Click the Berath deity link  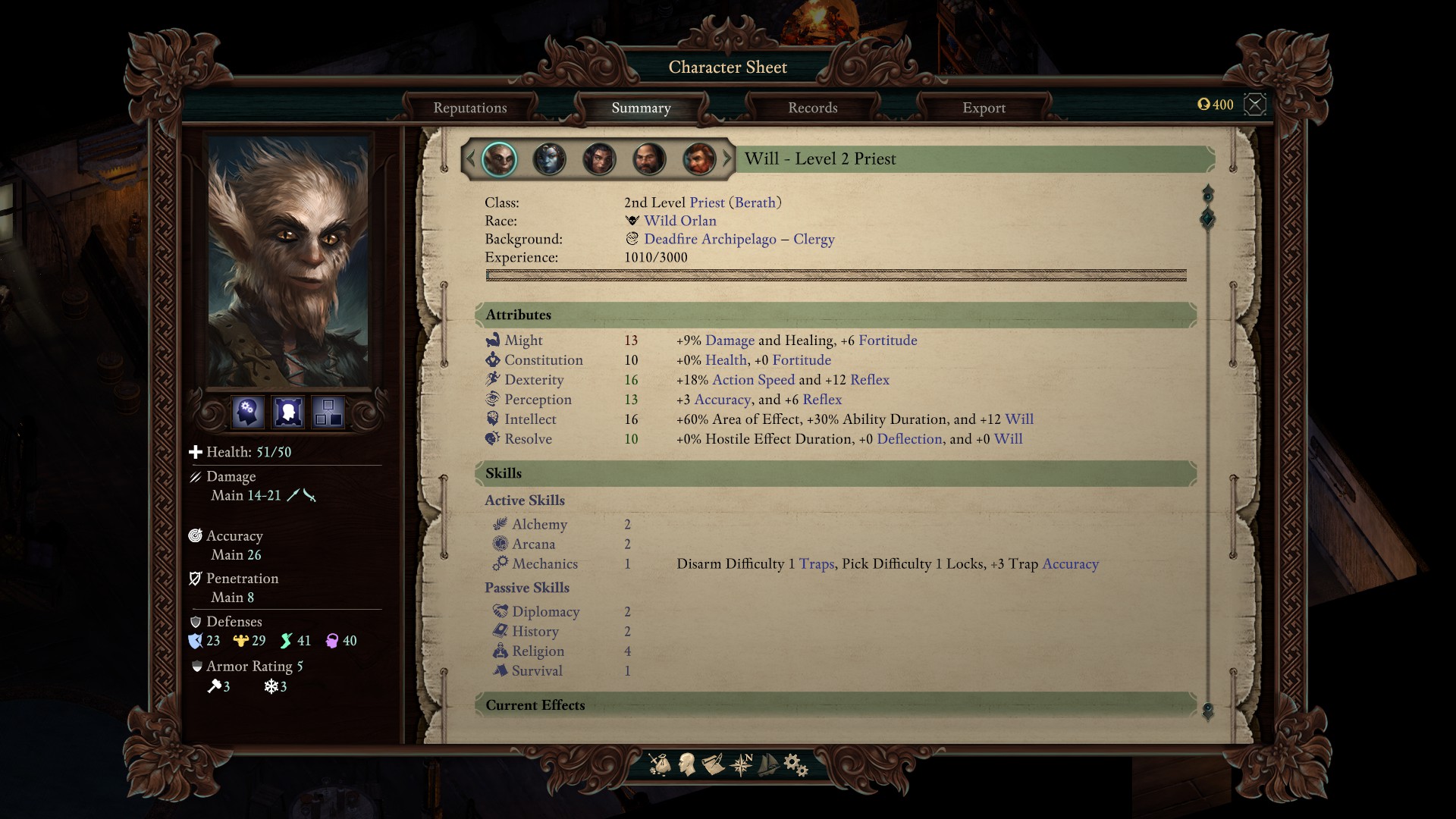755,202
